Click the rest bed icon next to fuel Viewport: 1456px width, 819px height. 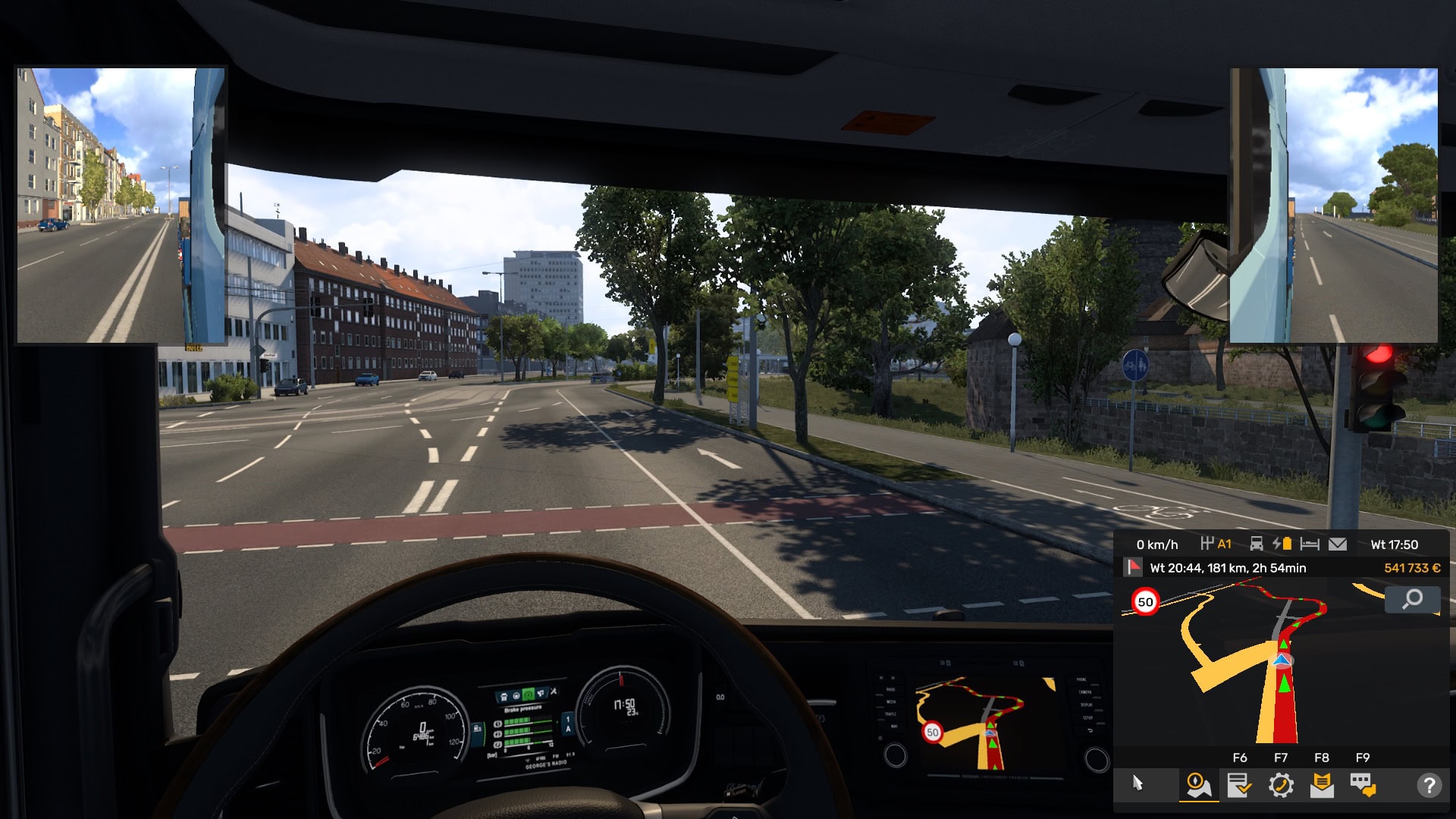pyautogui.click(x=1310, y=544)
